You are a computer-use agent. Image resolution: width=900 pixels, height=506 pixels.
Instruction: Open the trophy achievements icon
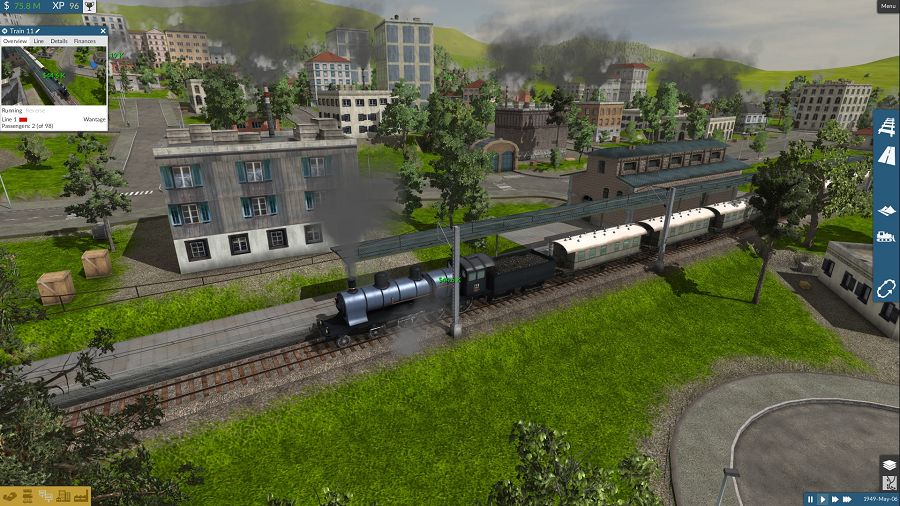click(x=90, y=6)
